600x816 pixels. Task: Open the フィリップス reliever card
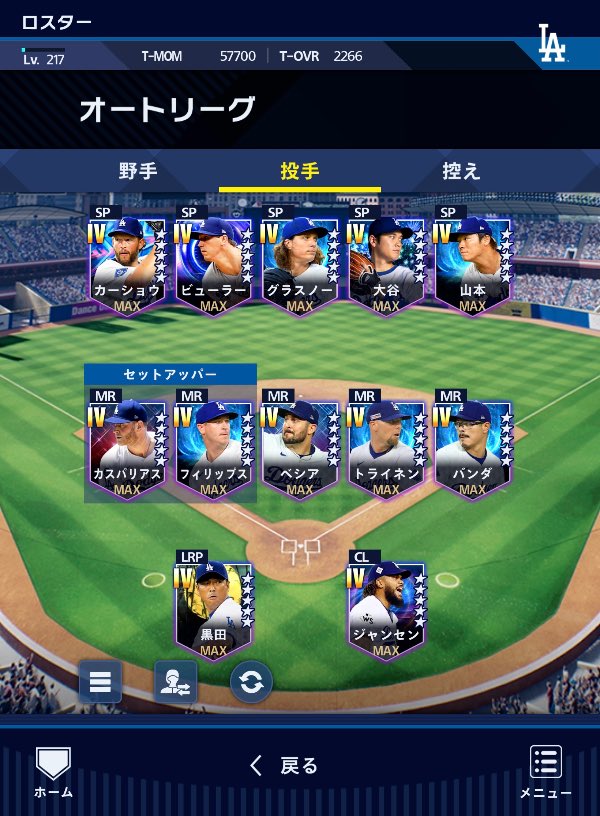[213, 446]
